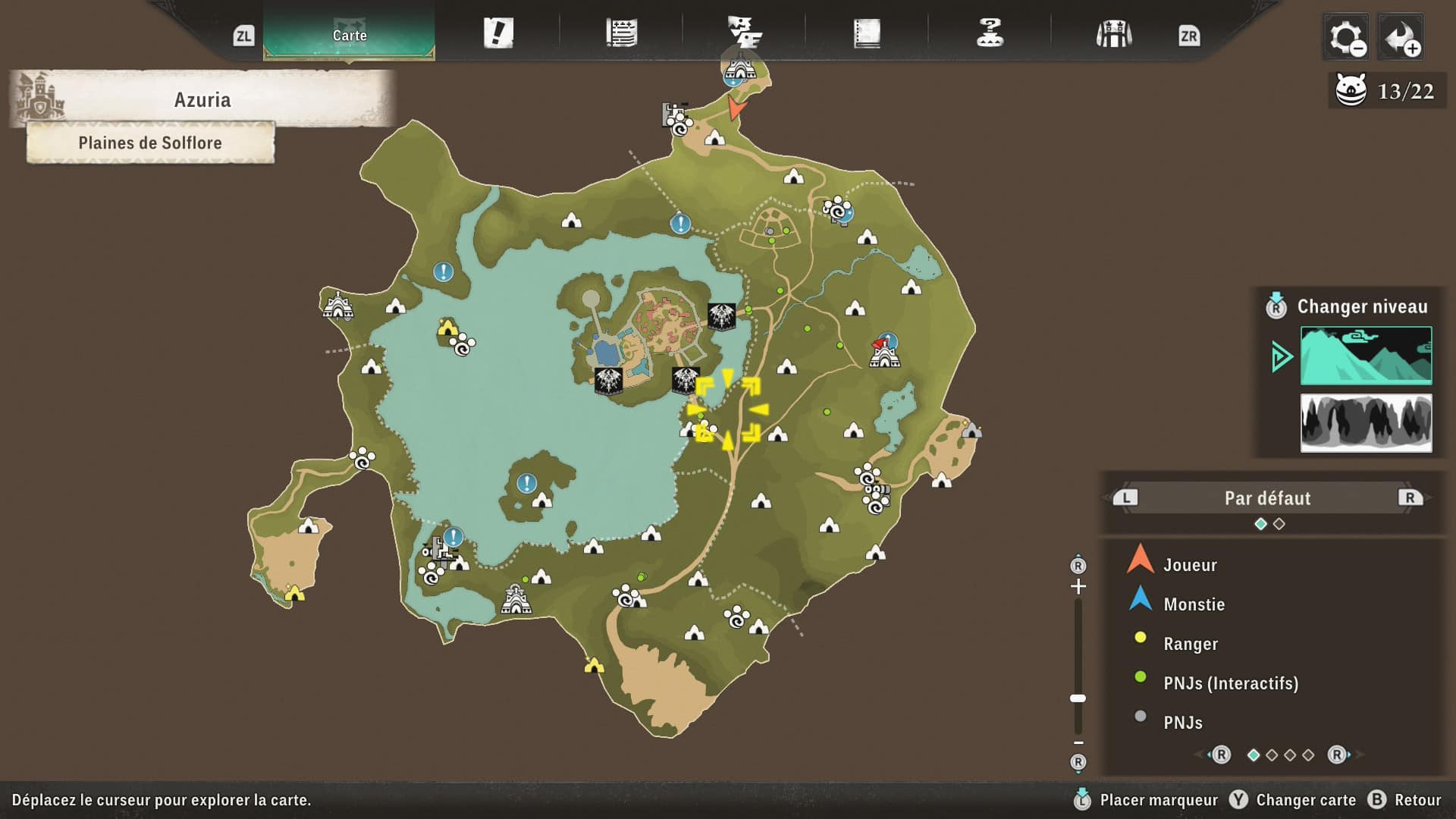Select the Monstie legend entry

(x=1194, y=604)
